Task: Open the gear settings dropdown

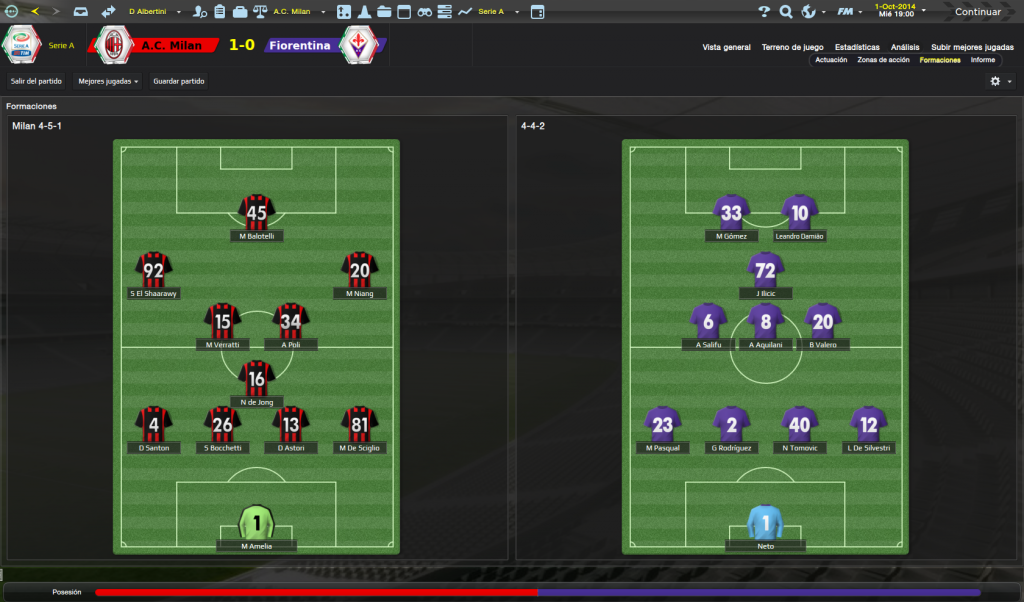Action: coord(999,81)
